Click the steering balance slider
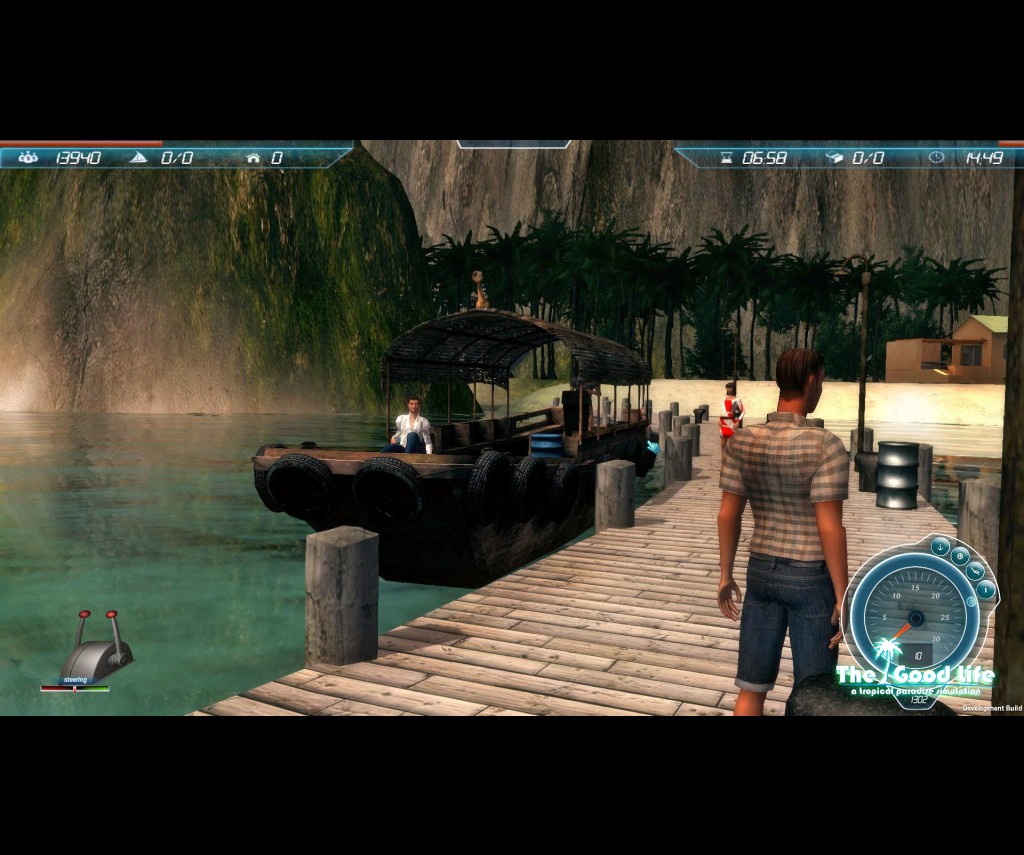1024x855 pixels. [x=75, y=688]
